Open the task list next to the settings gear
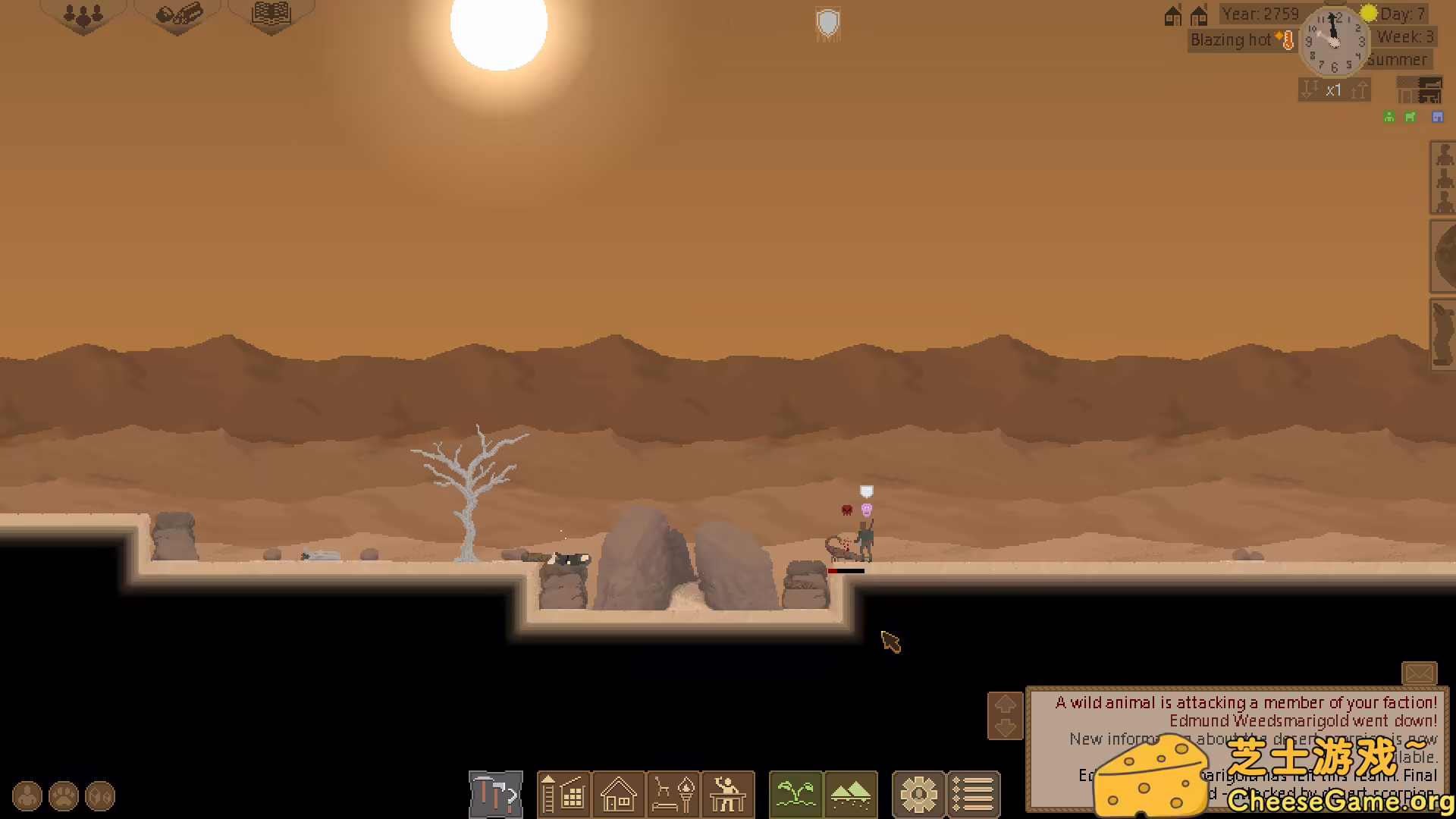This screenshot has height=819, width=1456. (974, 795)
